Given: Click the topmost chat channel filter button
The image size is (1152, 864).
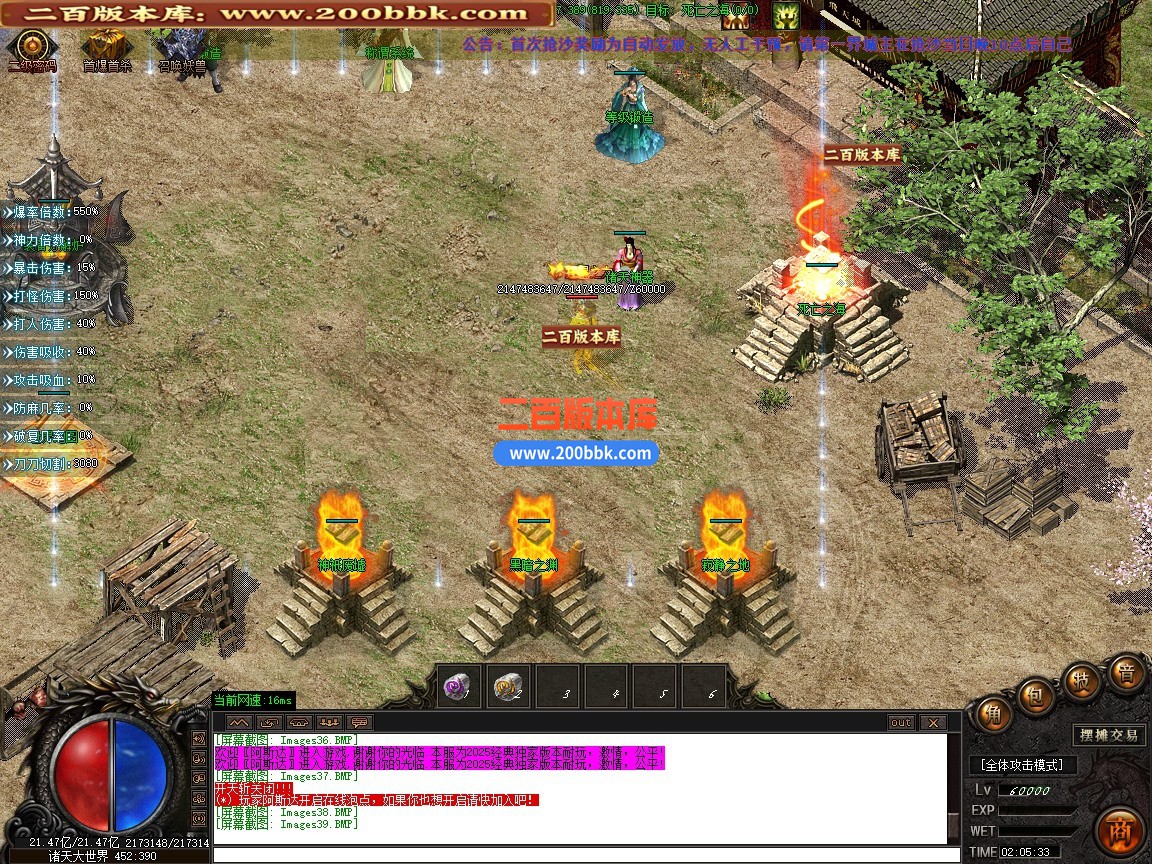Looking at the screenshot, I should [x=200, y=739].
